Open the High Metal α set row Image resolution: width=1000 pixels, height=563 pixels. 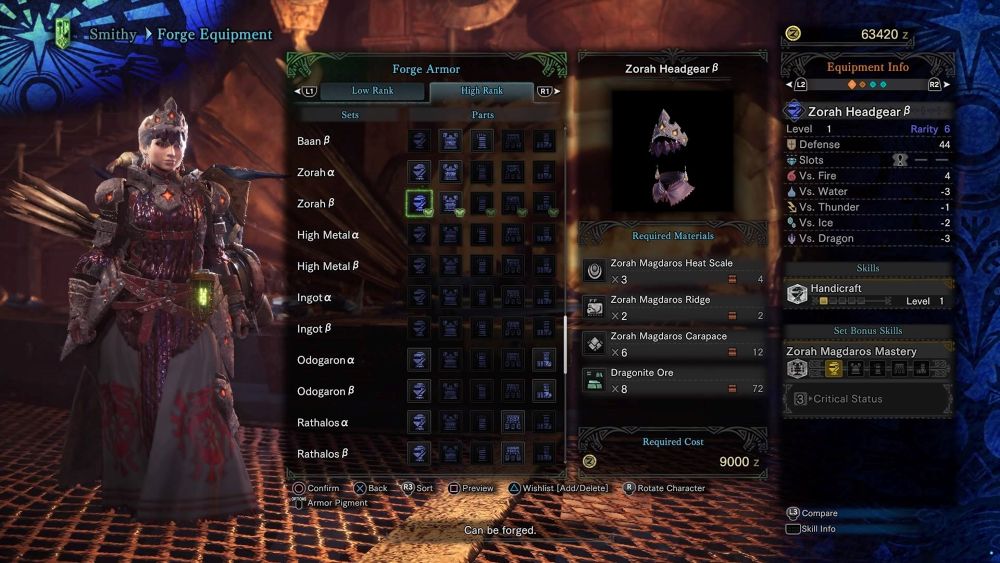(328, 235)
